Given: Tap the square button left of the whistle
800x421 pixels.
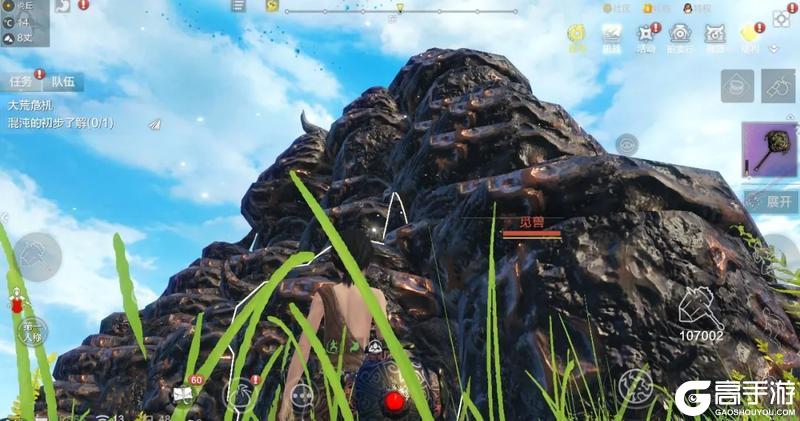Looking at the screenshot, I should click(x=737, y=86).
